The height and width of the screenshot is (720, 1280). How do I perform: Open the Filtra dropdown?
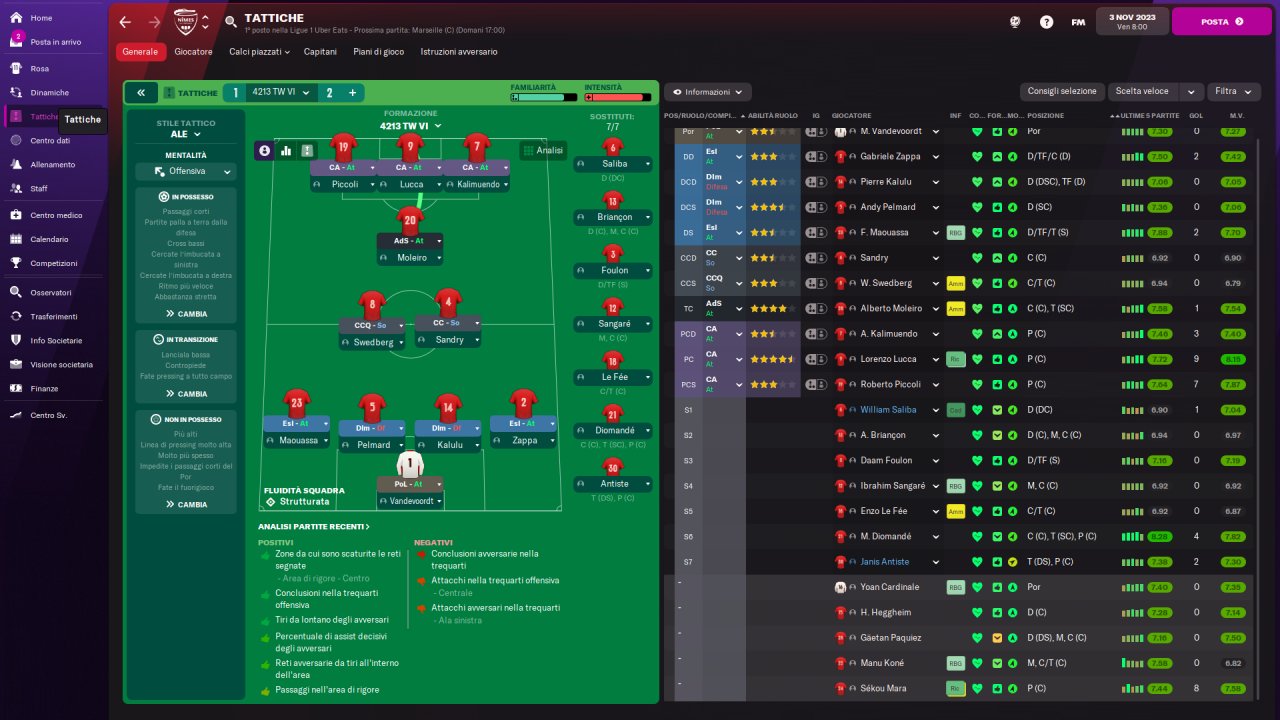[1233, 91]
